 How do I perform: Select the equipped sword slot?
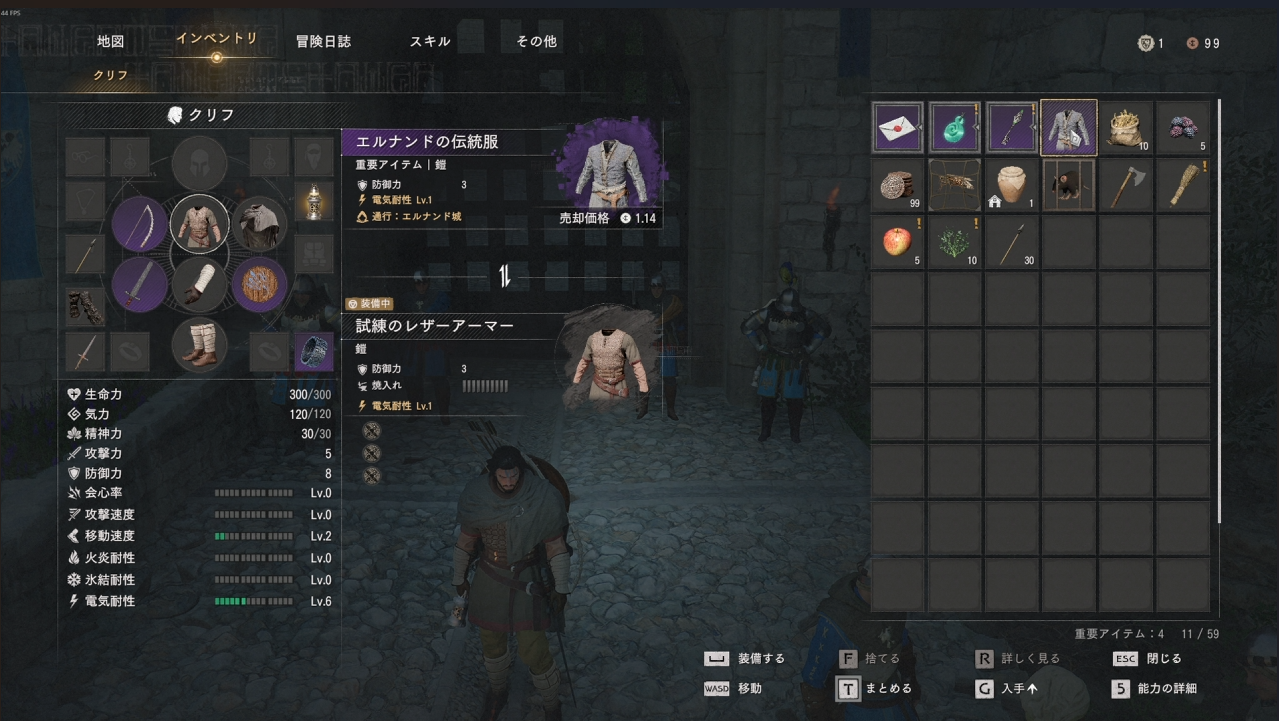click(139, 284)
